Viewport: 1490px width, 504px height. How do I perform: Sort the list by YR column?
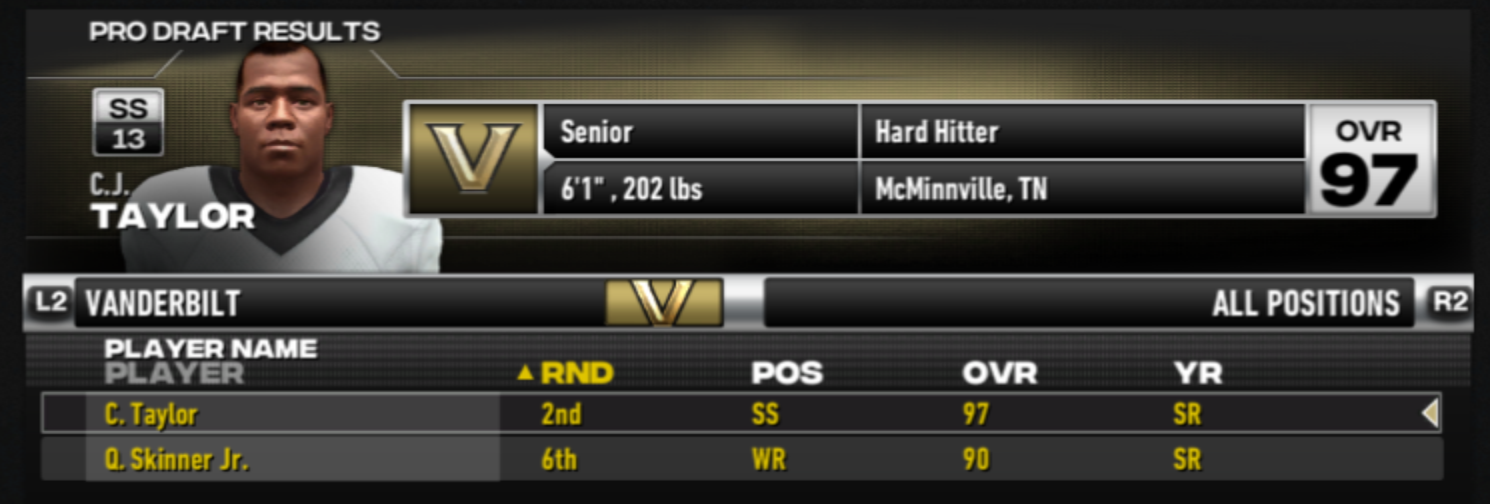tap(1197, 374)
